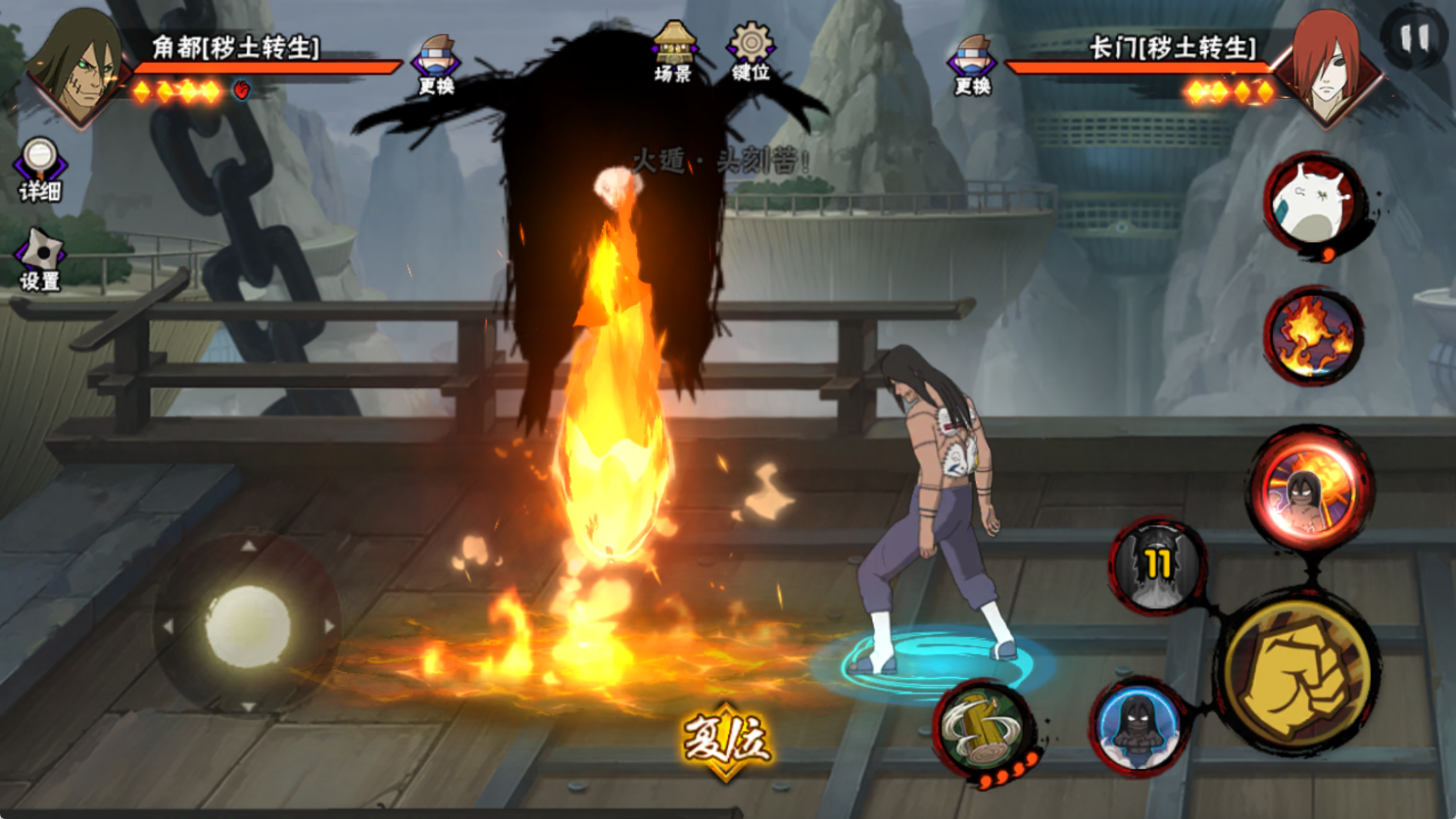The image size is (1456, 819).
Task: Change Nagato with the right 更换 button
Action: (x=972, y=65)
